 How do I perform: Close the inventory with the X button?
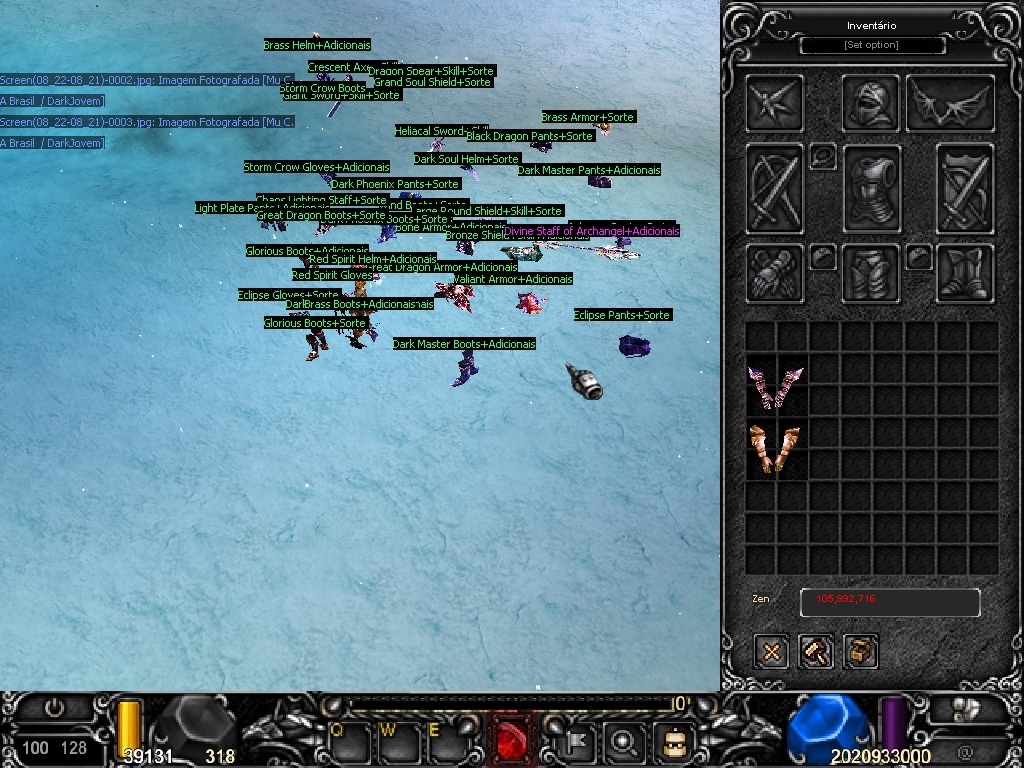pos(771,652)
